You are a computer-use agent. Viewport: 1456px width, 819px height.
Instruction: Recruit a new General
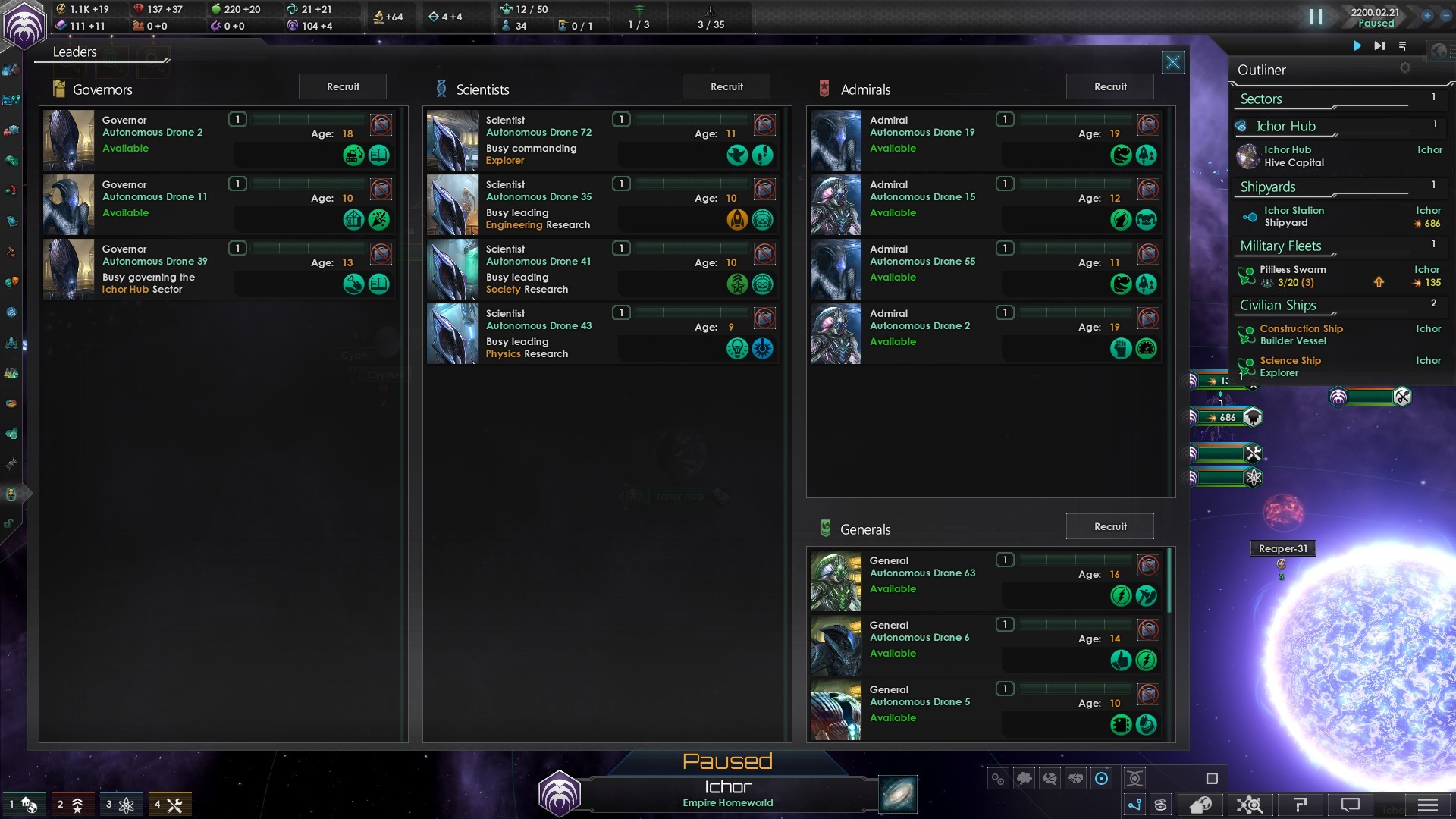pyautogui.click(x=1109, y=526)
